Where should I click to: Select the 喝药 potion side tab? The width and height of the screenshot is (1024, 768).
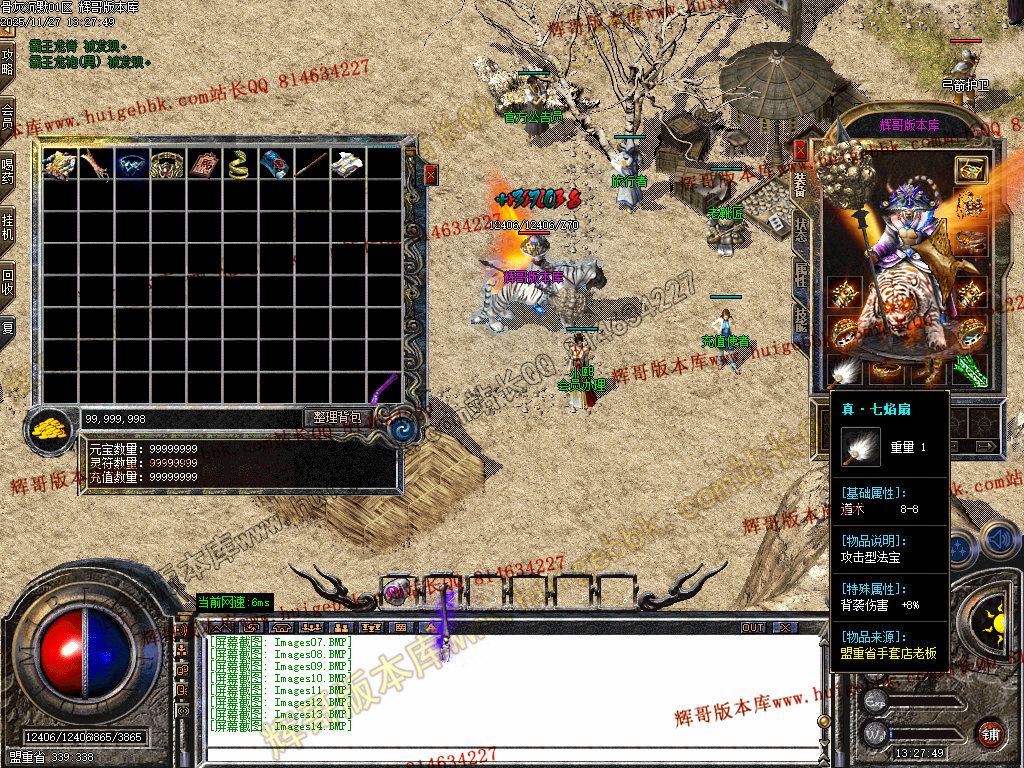(x=7, y=170)
